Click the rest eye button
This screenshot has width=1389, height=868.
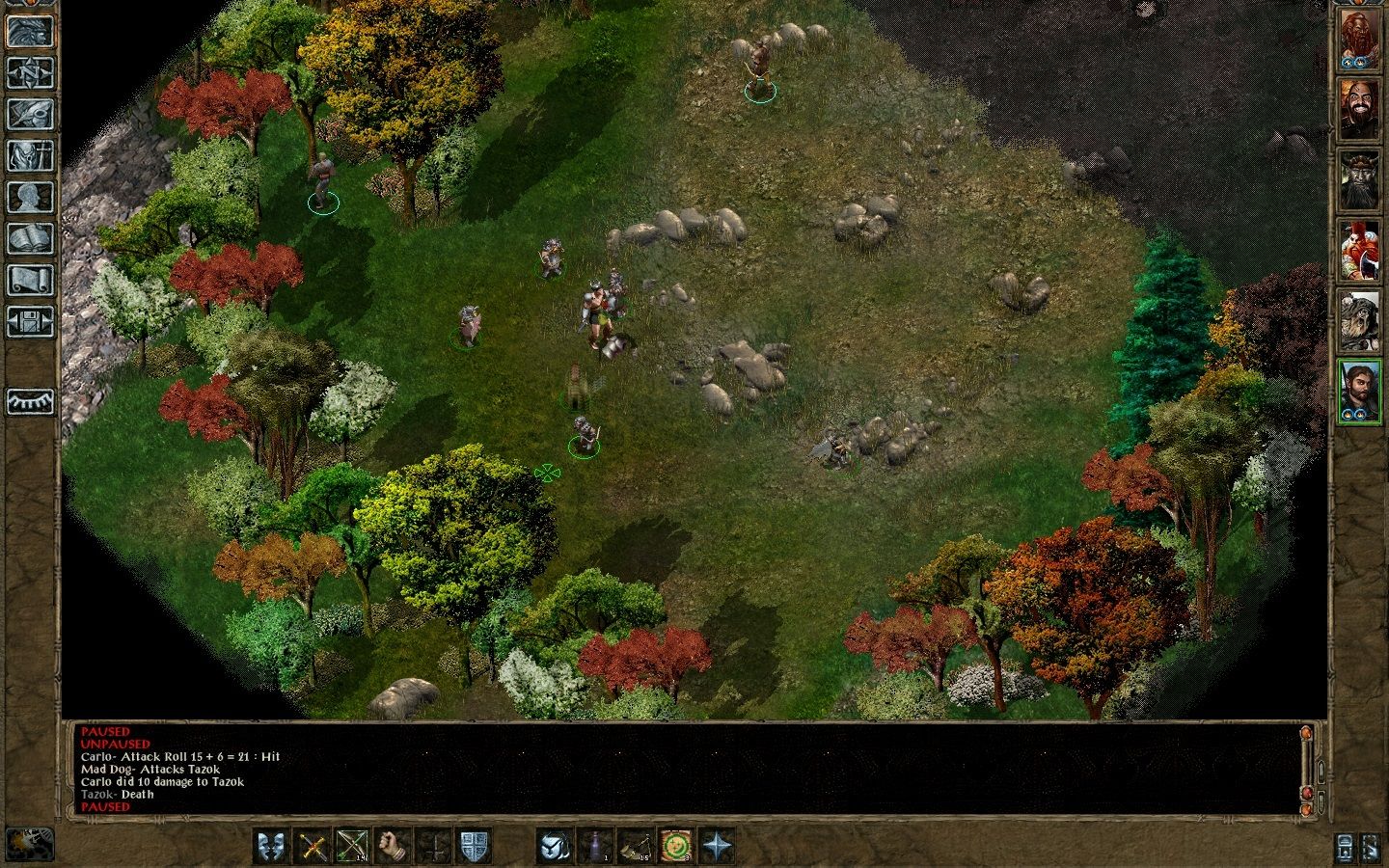30,400
